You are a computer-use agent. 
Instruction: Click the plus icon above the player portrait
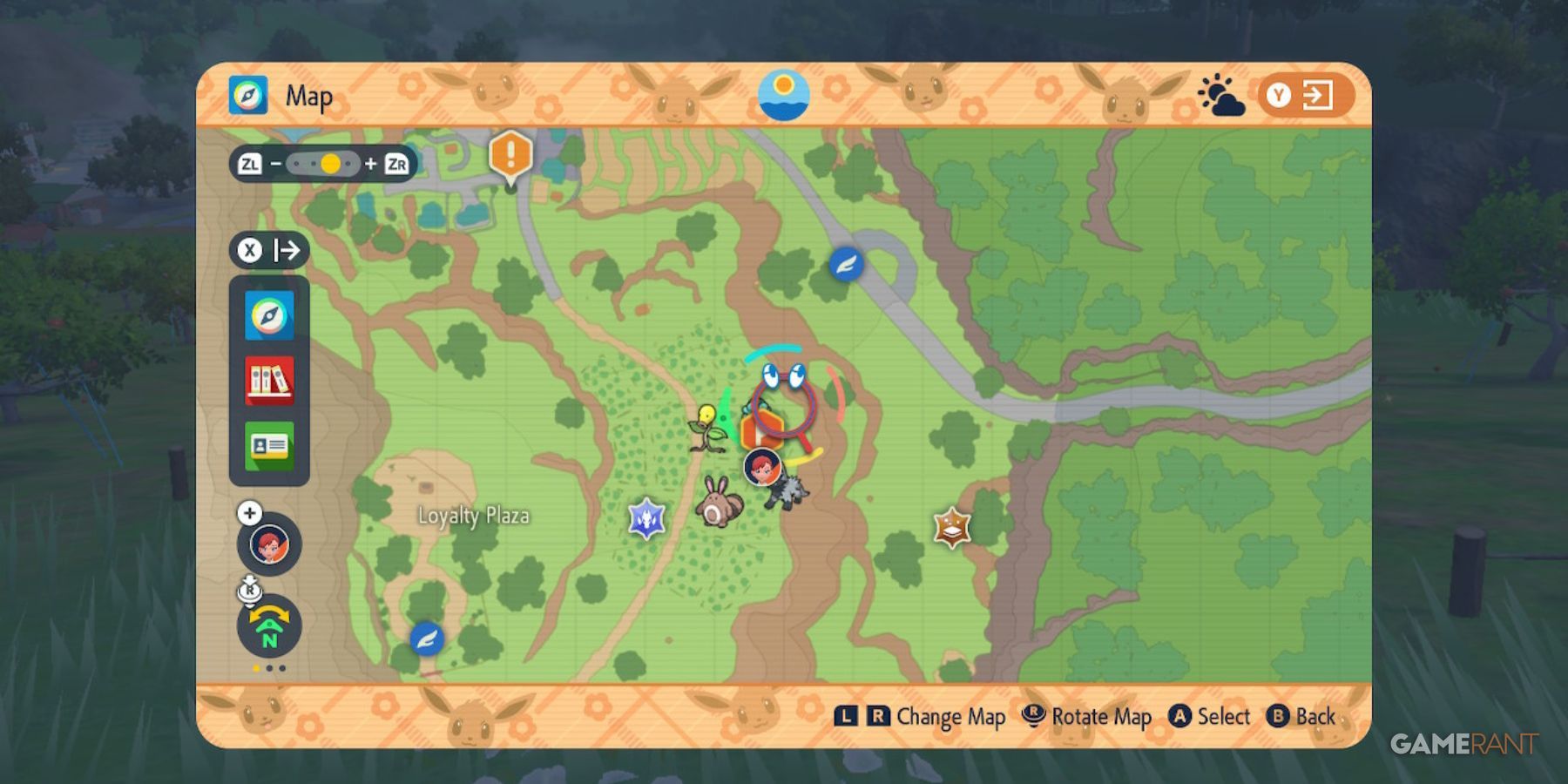pyautogui.click(x=251, y=512)
